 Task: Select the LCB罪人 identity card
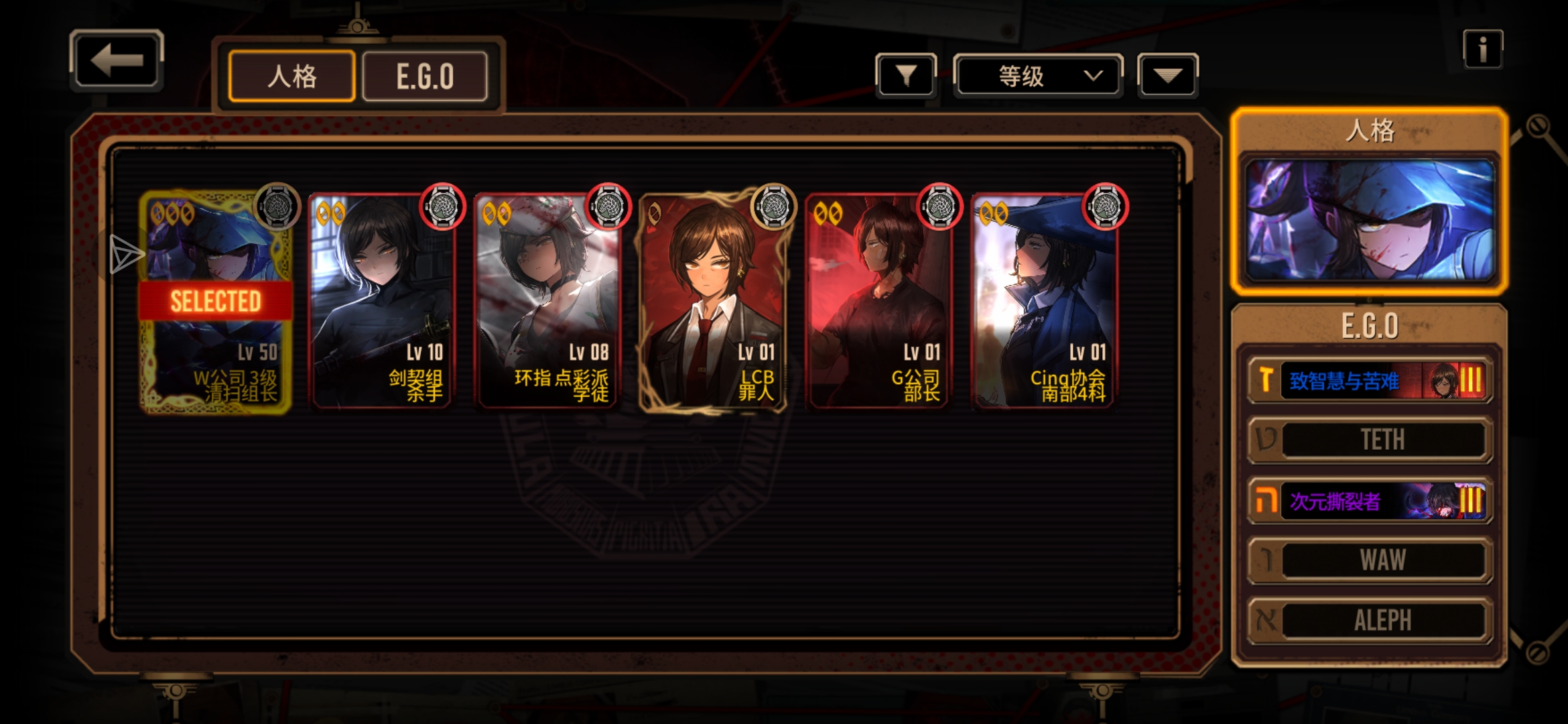[x=714, y=302]
